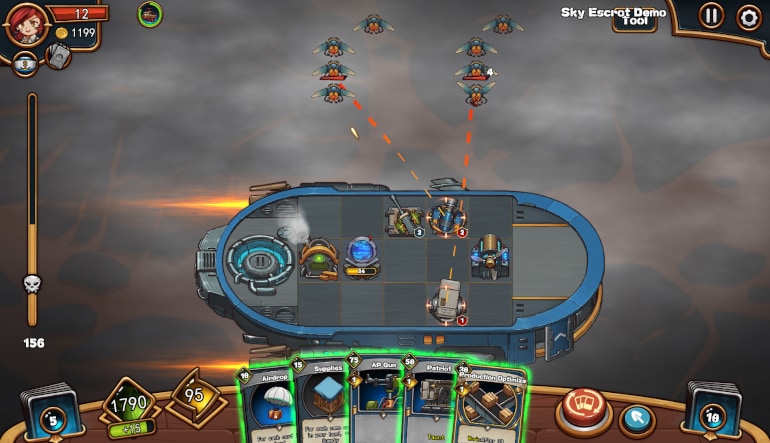
Task: Select the airship icon with green ring
Action: click(150, 14)
